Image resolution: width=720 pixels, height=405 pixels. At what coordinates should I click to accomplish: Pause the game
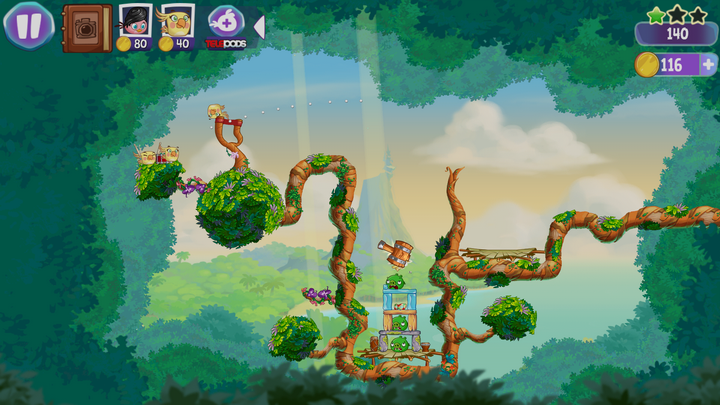tap(28, 25)
